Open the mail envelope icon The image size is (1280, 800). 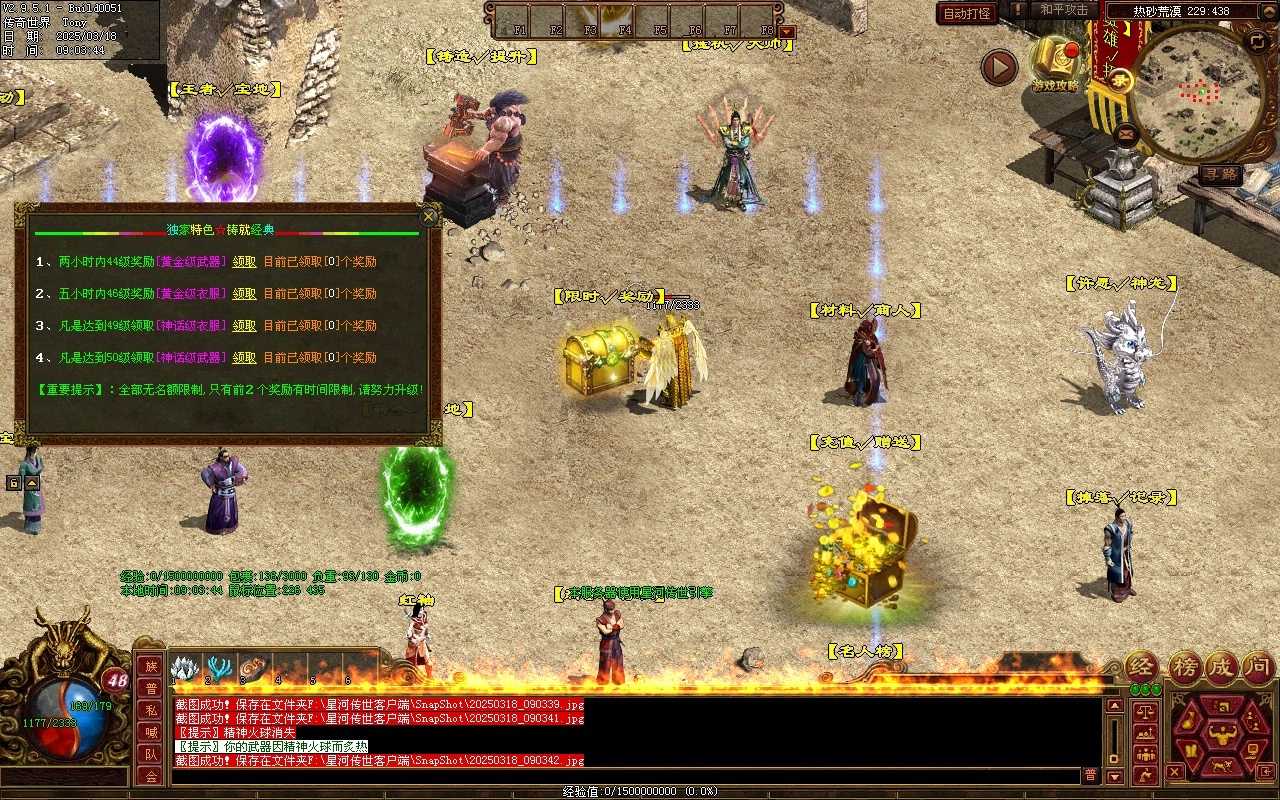point(1126,133)
